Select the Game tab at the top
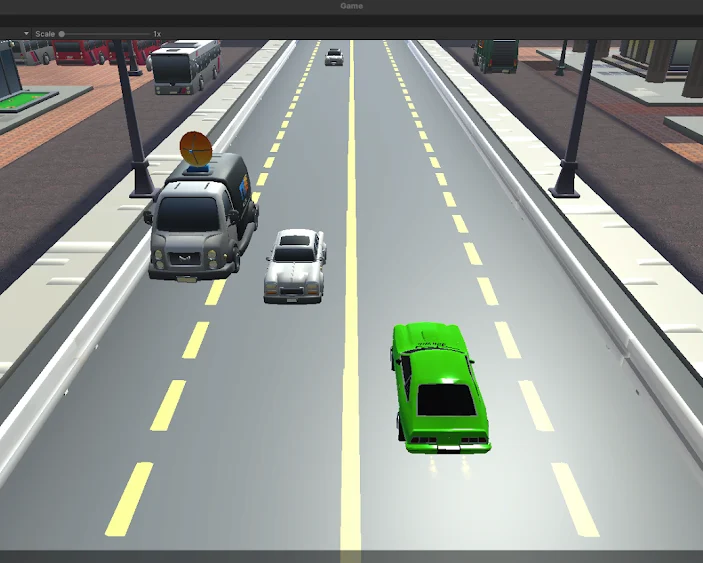 click(x=351, y=6)
